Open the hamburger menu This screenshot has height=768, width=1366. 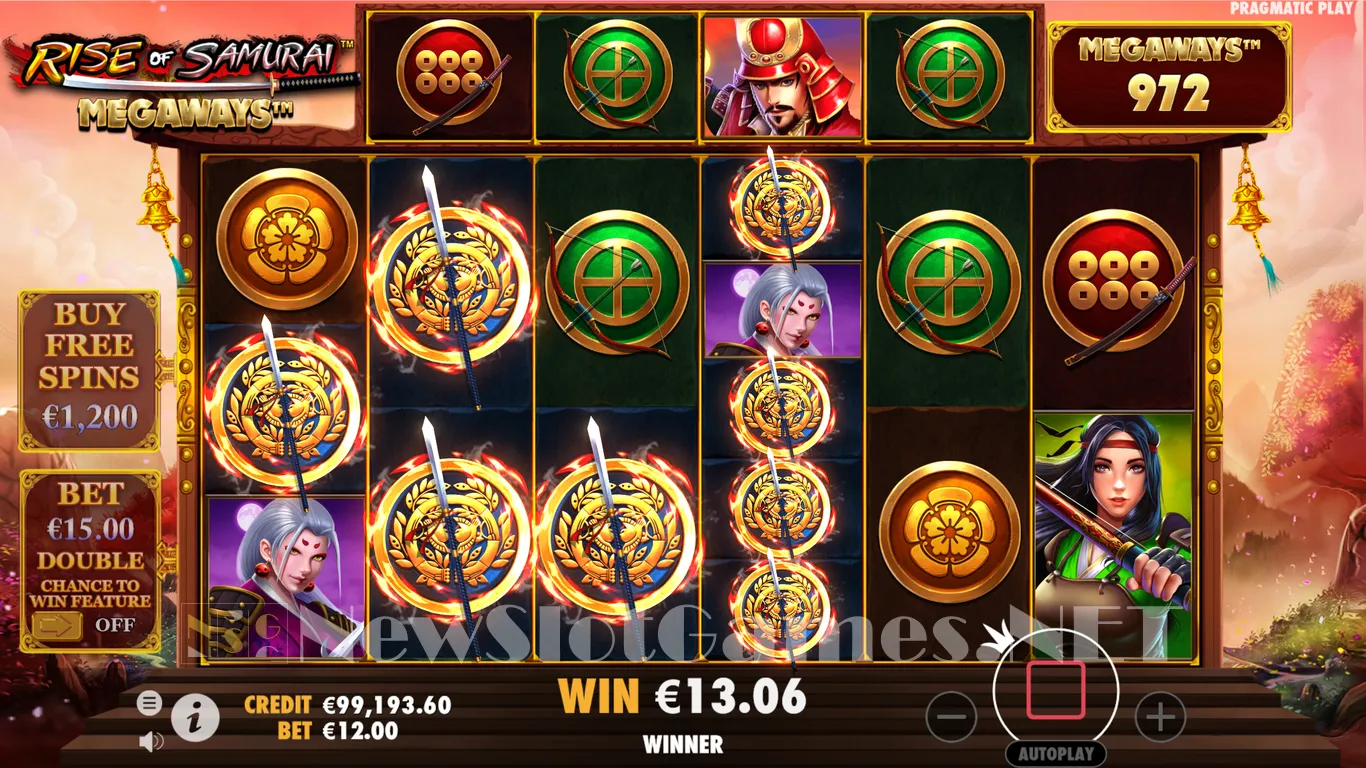pos(149,704)
